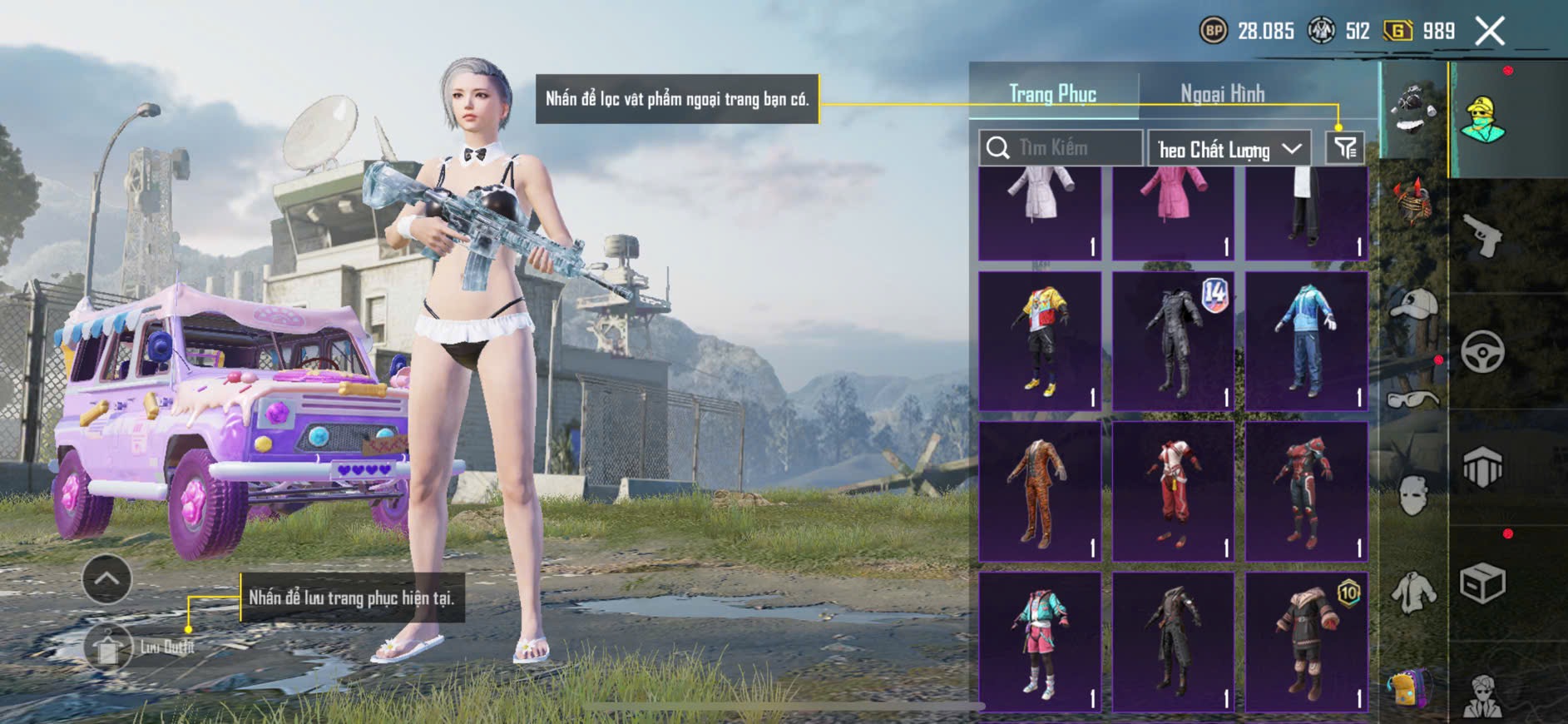
Task: Switch to the Ngoại Hình tab
Action: (1222, 94)
